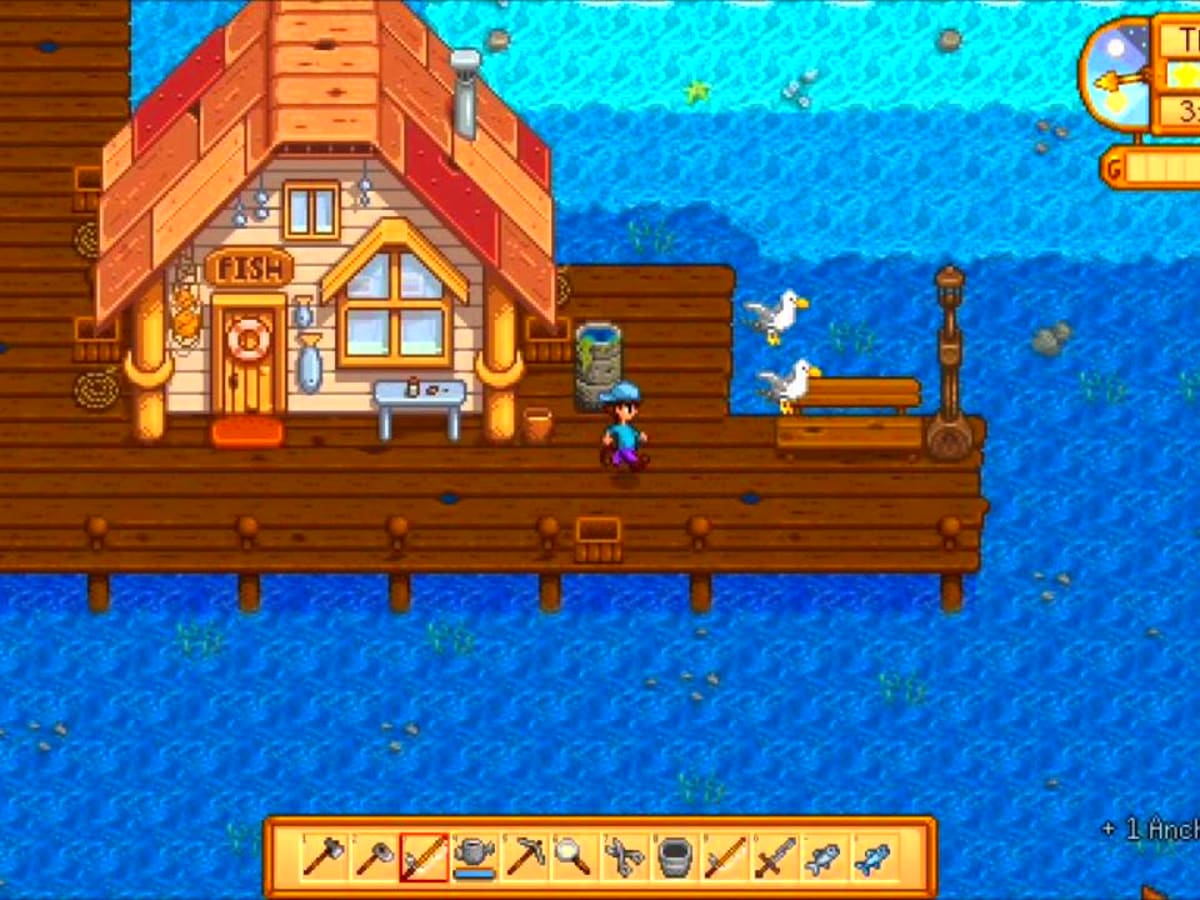Choose the red-highlighted fishing rod slot
1200x900 pixels.
coord(424,857)
